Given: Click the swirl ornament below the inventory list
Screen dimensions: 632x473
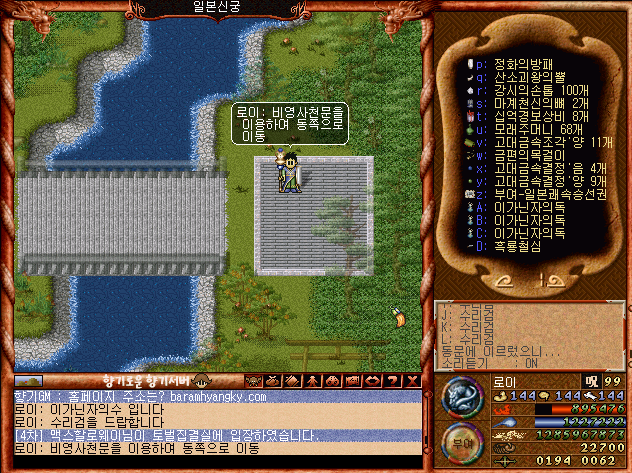Looking at the screenshot, I should point(529,280).
